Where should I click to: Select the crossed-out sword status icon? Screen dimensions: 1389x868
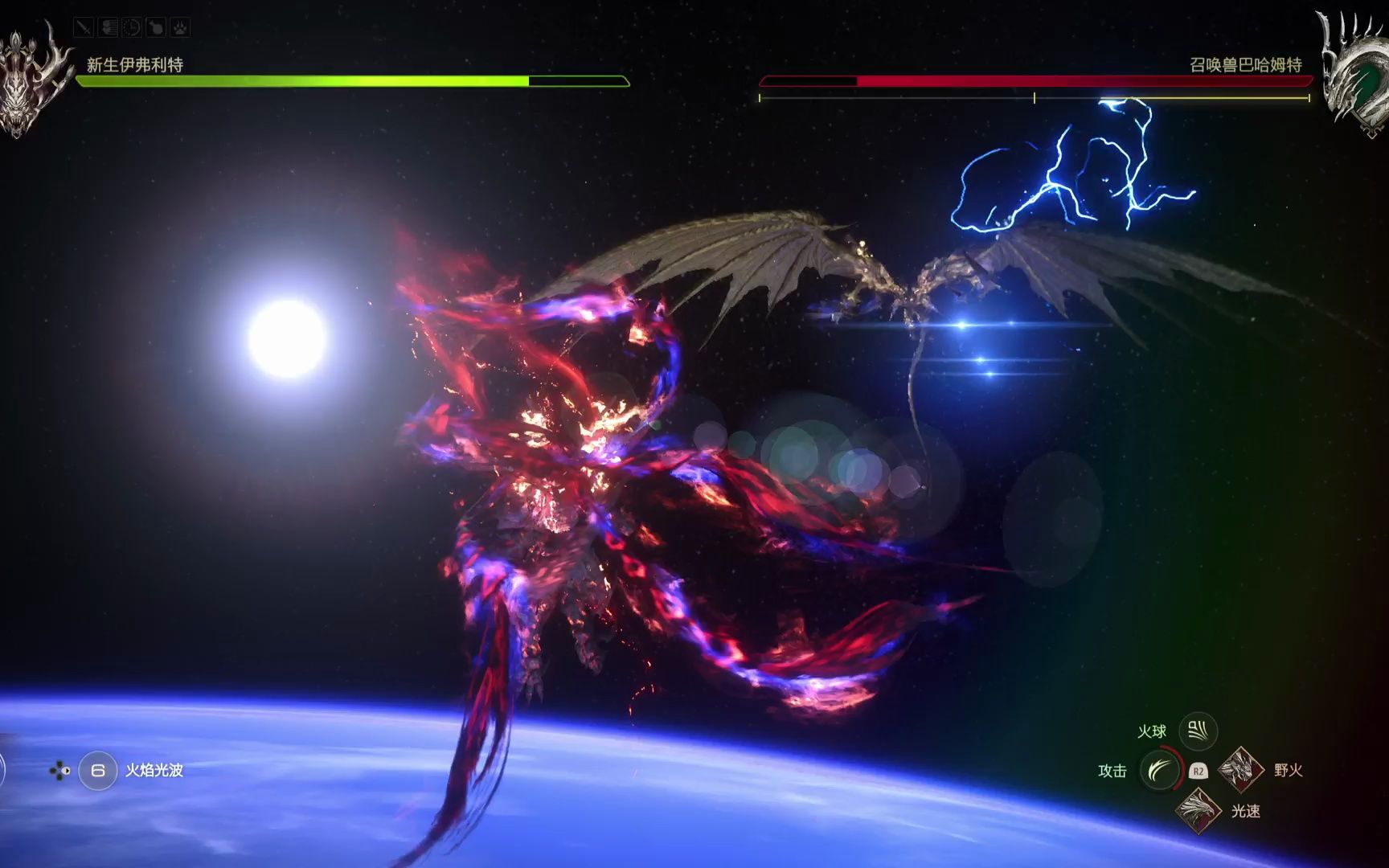[84, 28]
